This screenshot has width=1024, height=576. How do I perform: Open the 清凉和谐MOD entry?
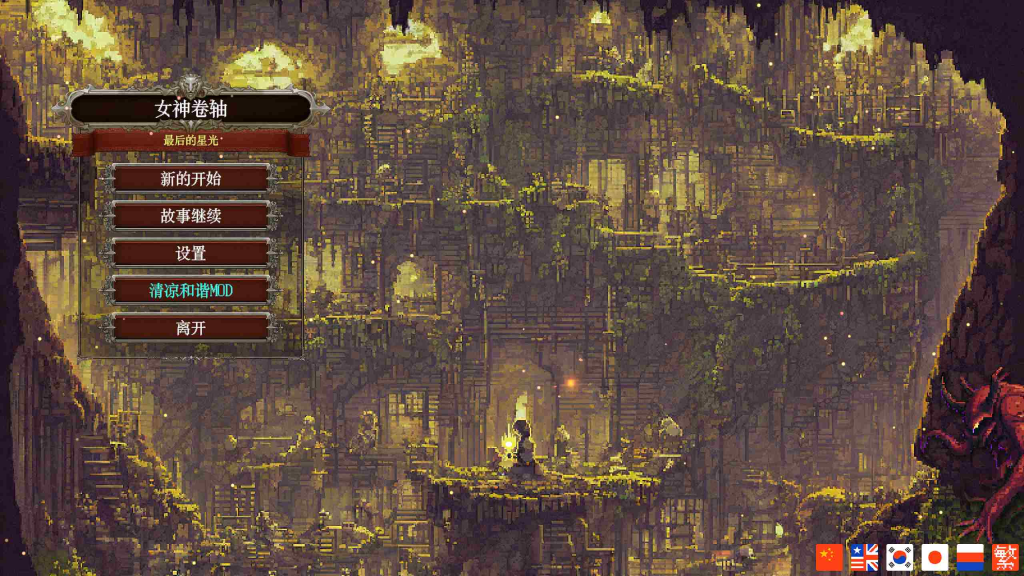click(x=191, y=290)
